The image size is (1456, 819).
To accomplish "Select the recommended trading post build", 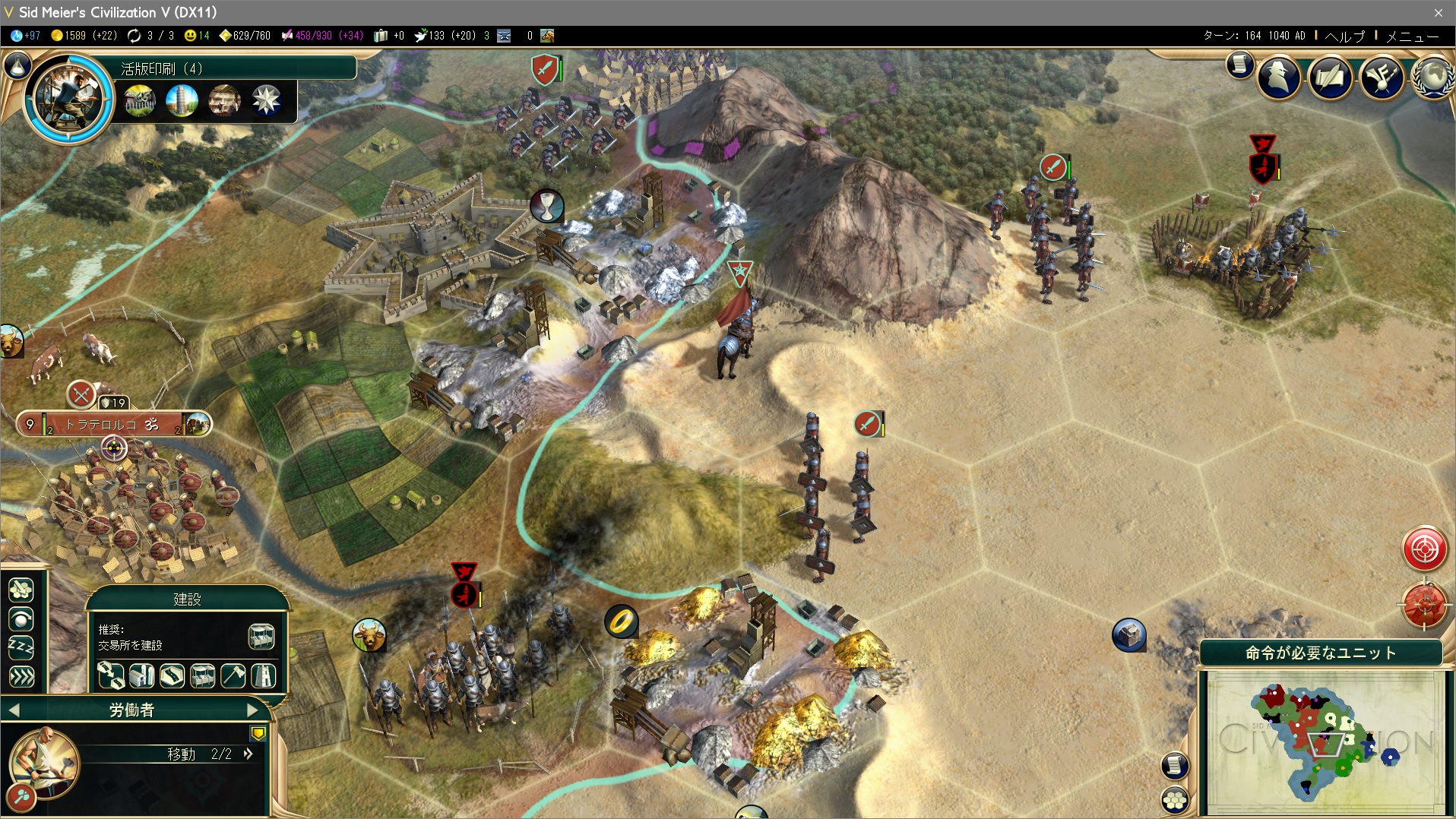I will click(261, 637).
